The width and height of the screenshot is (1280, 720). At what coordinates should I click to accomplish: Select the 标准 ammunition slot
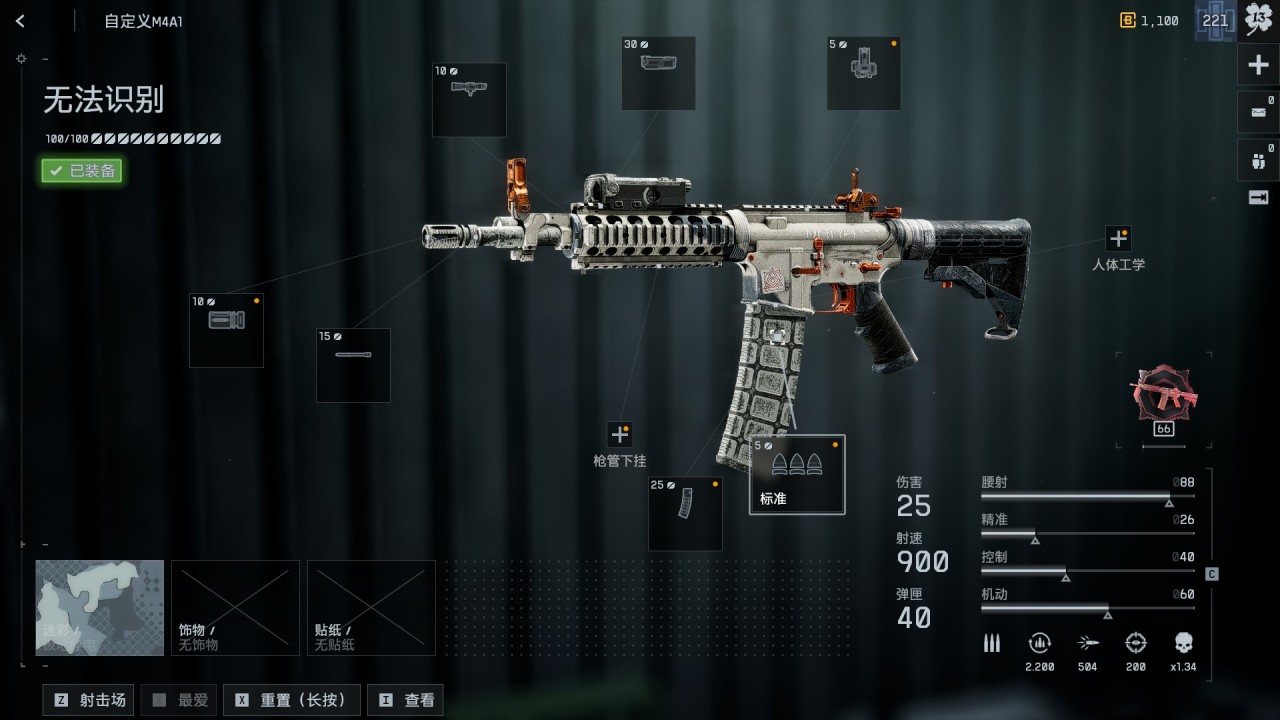[797, 474]
